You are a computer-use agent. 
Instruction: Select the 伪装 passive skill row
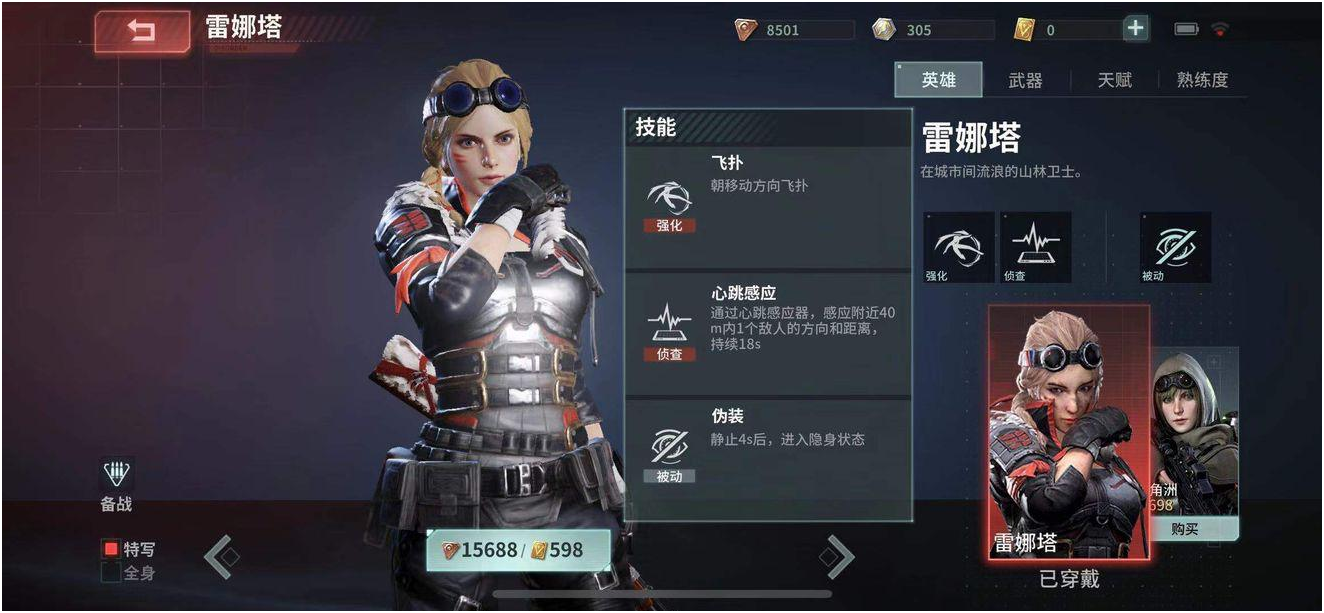(767, 457)
